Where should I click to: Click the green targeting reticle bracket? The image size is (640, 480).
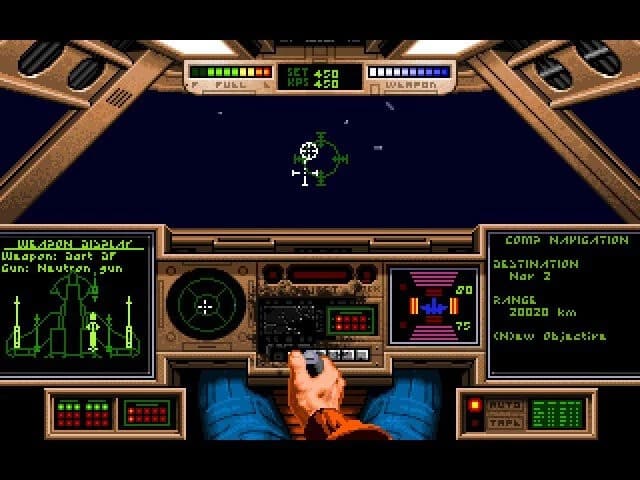pos(326,159)
